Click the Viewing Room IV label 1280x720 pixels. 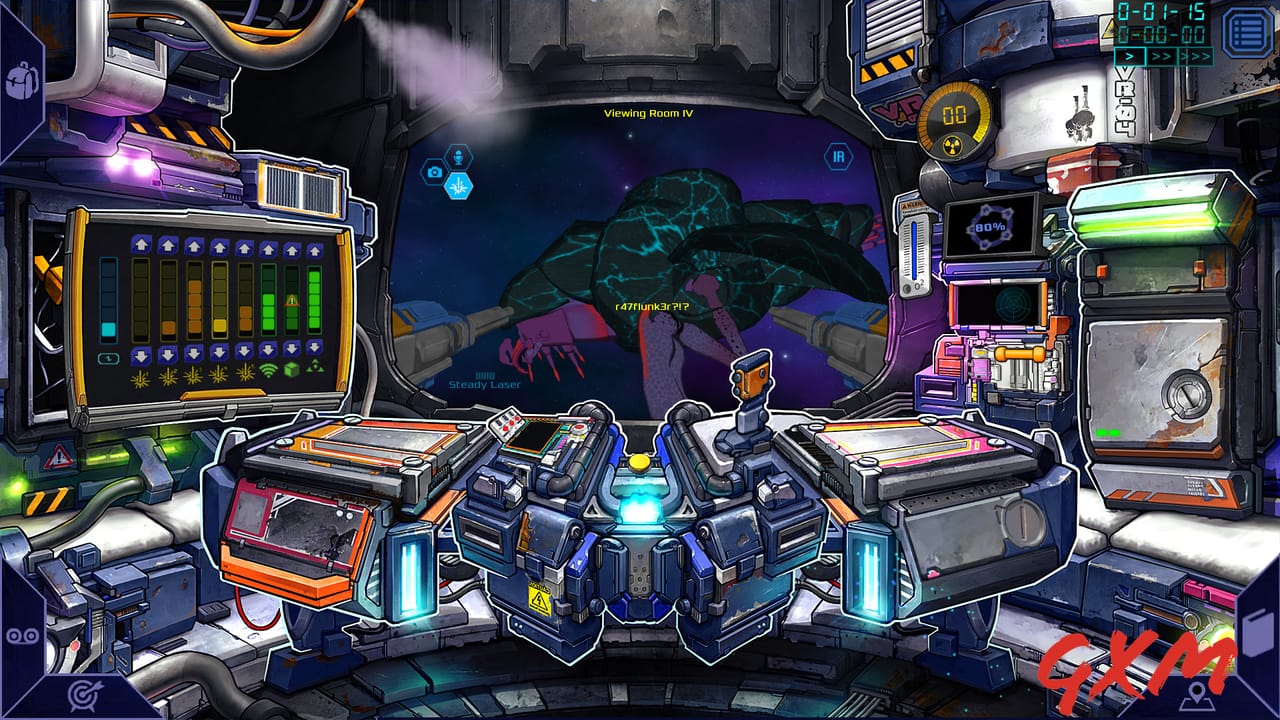[648, 114]
